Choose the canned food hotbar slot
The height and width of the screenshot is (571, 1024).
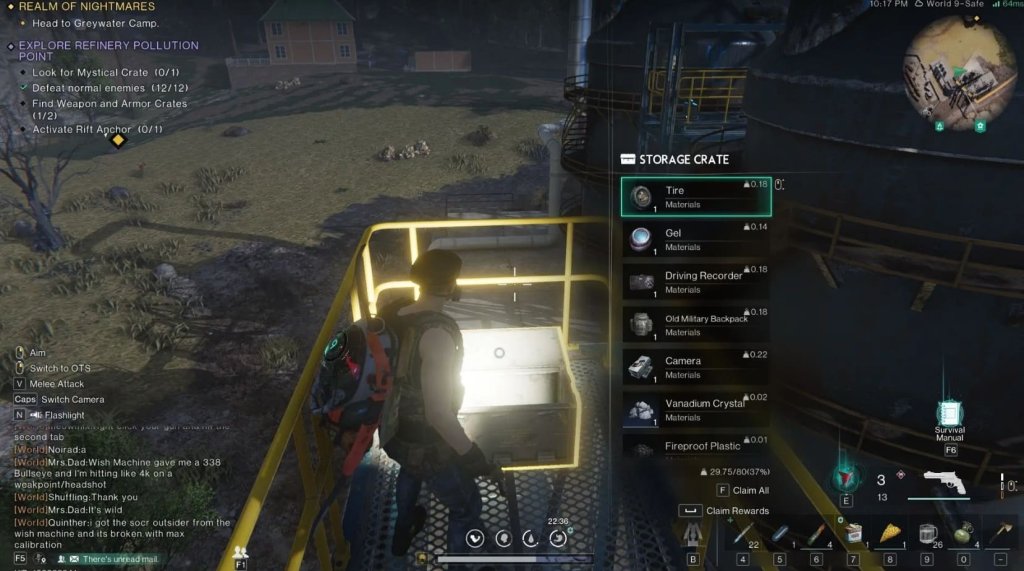pyautogui.click(x=853, y=533)
